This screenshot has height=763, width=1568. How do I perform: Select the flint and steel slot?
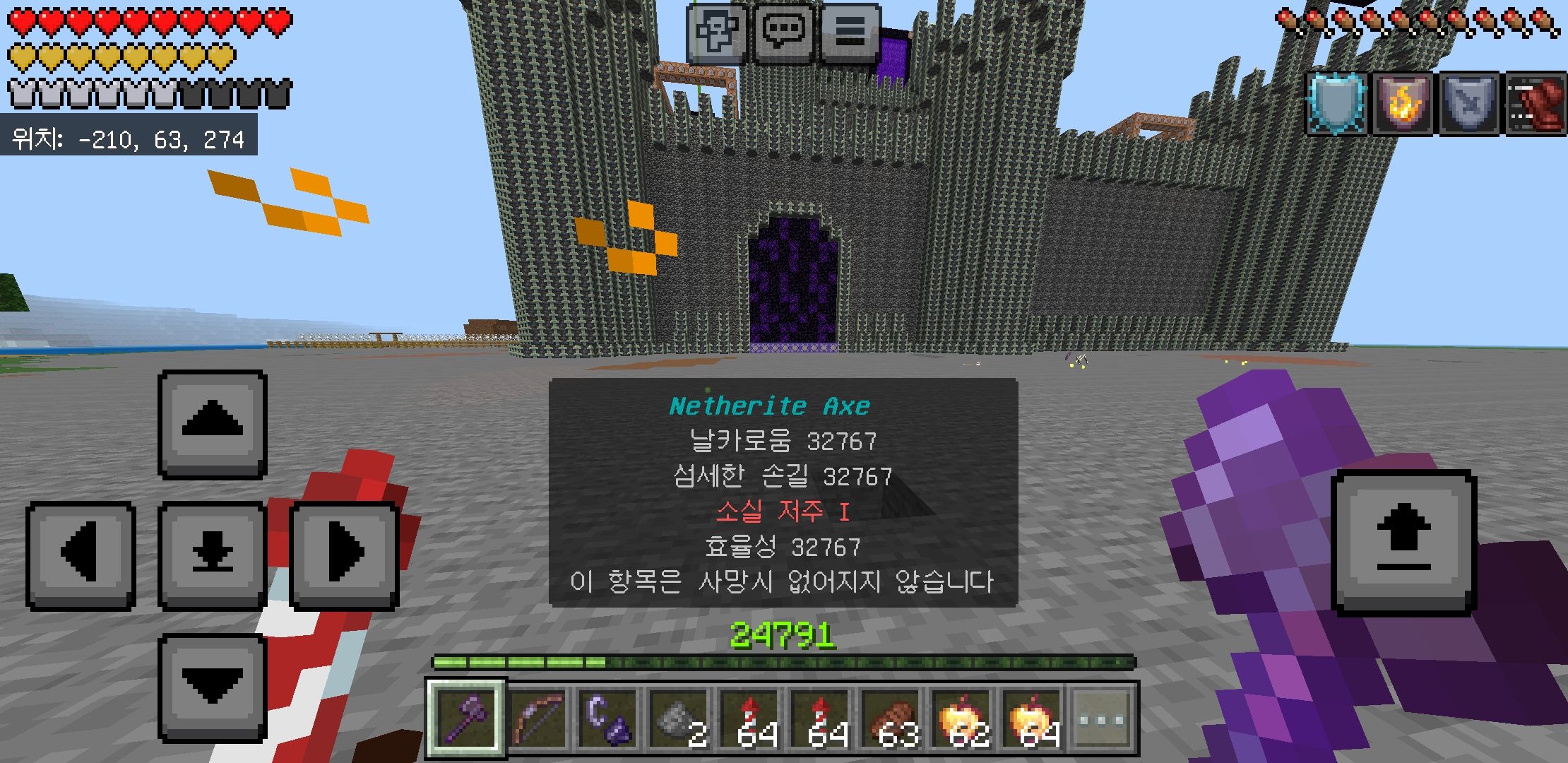click(x=607, y=719)
